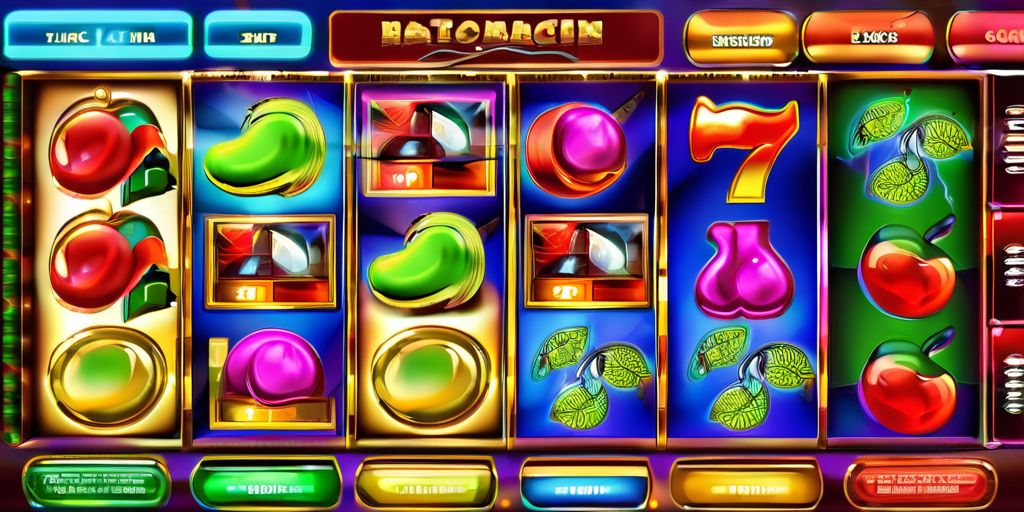Click the wide cyan button above the reels
This screenshot has width=1024, height=512.
pos(97,37)
